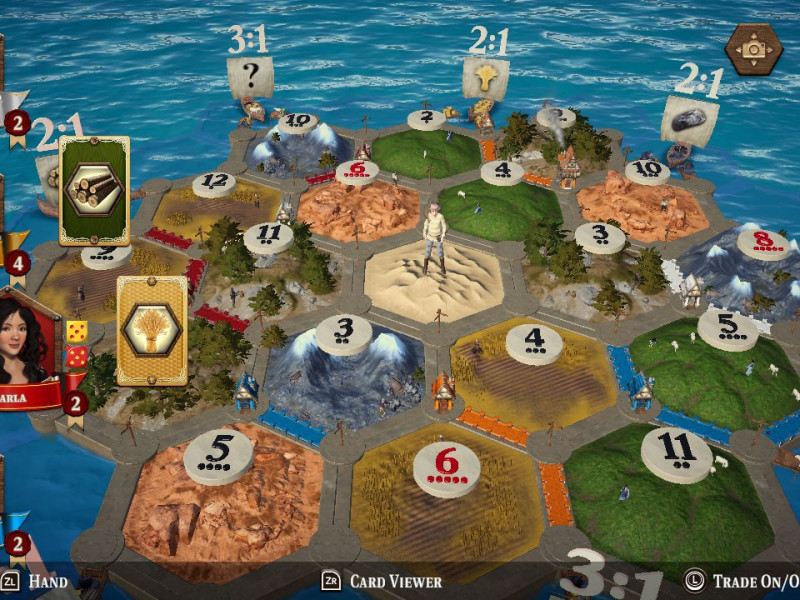The width and height of the screenshot is (800, 600).
Task: Select the 2:1 ore harbor marker
Action: (689, 119)
